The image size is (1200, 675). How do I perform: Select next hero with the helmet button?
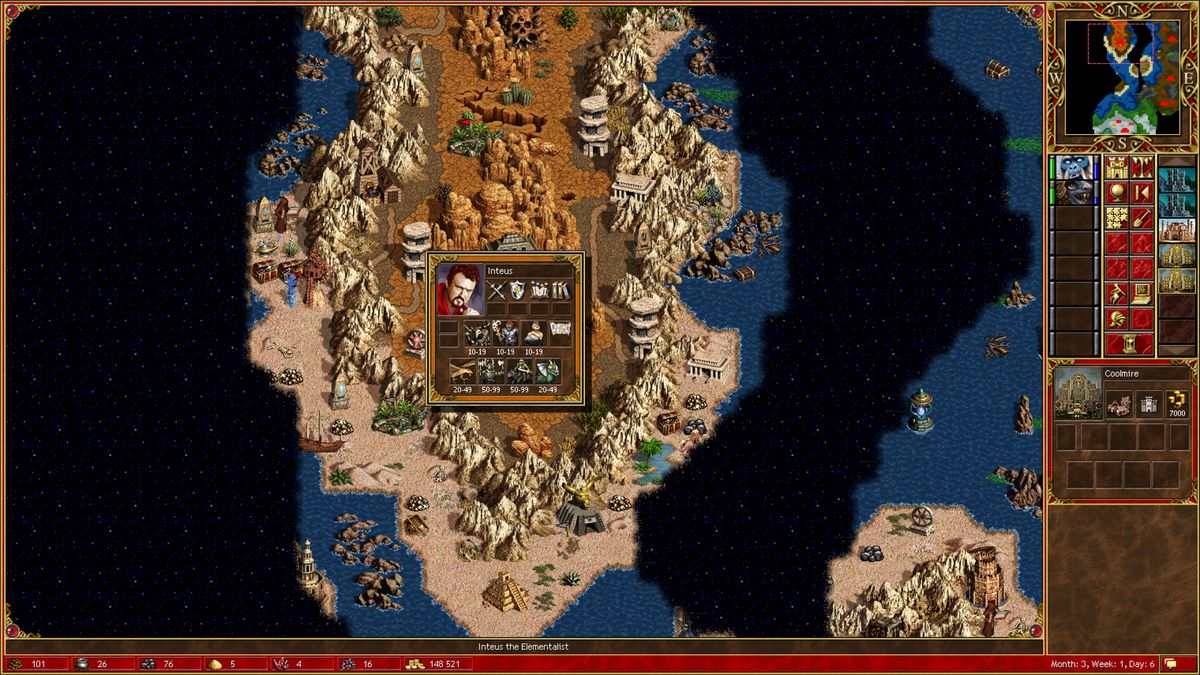1116,319
